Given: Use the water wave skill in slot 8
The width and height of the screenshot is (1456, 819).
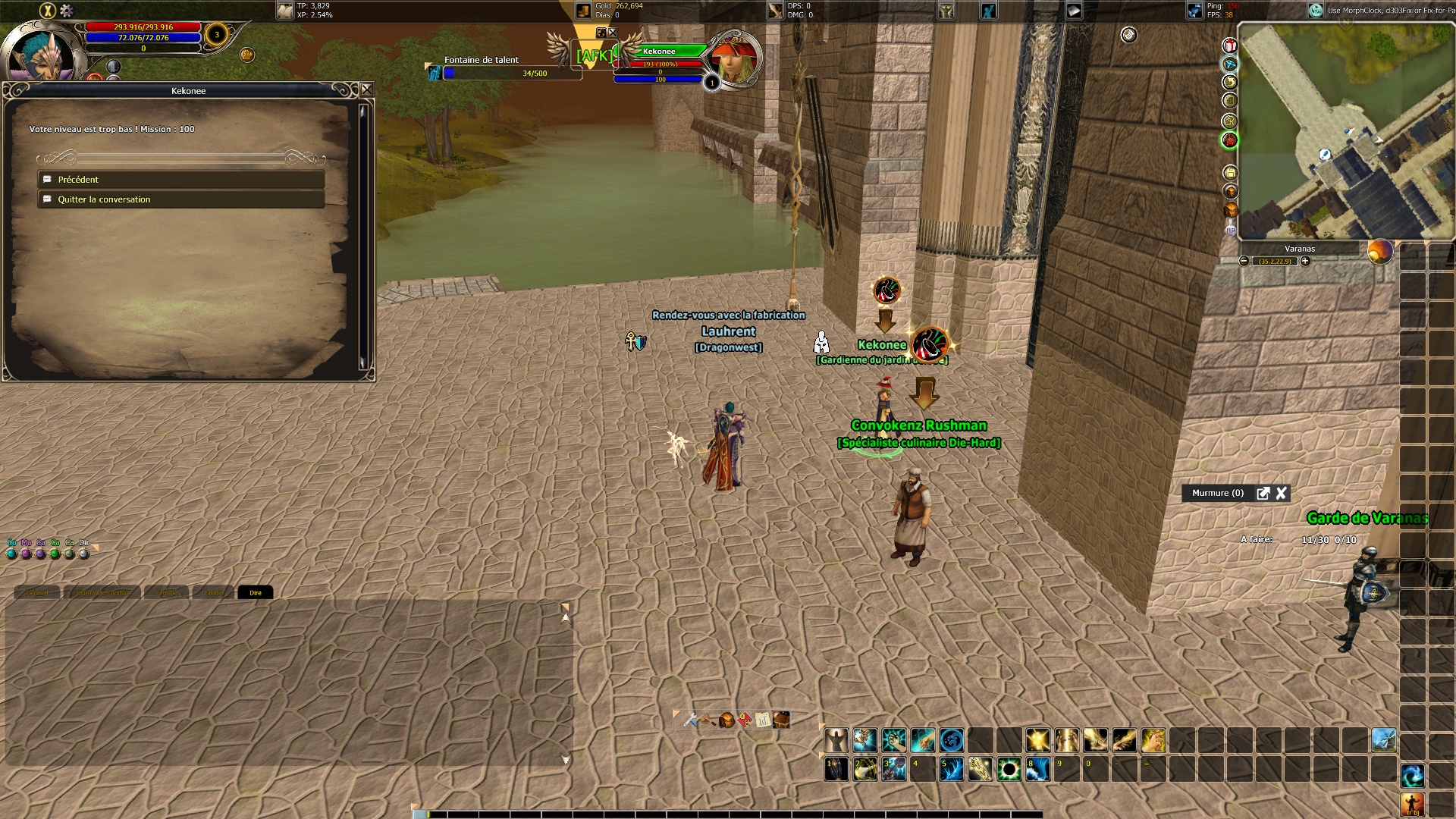Looking at the screenshot, I should click(x=1037, y=770).
